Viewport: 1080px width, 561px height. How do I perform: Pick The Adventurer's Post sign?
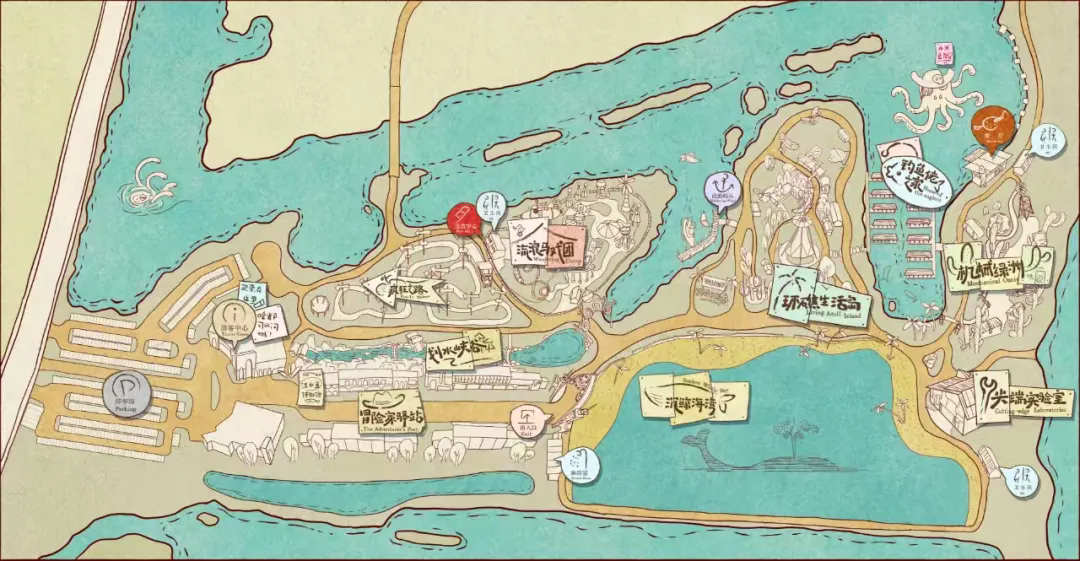coord(394,411)
